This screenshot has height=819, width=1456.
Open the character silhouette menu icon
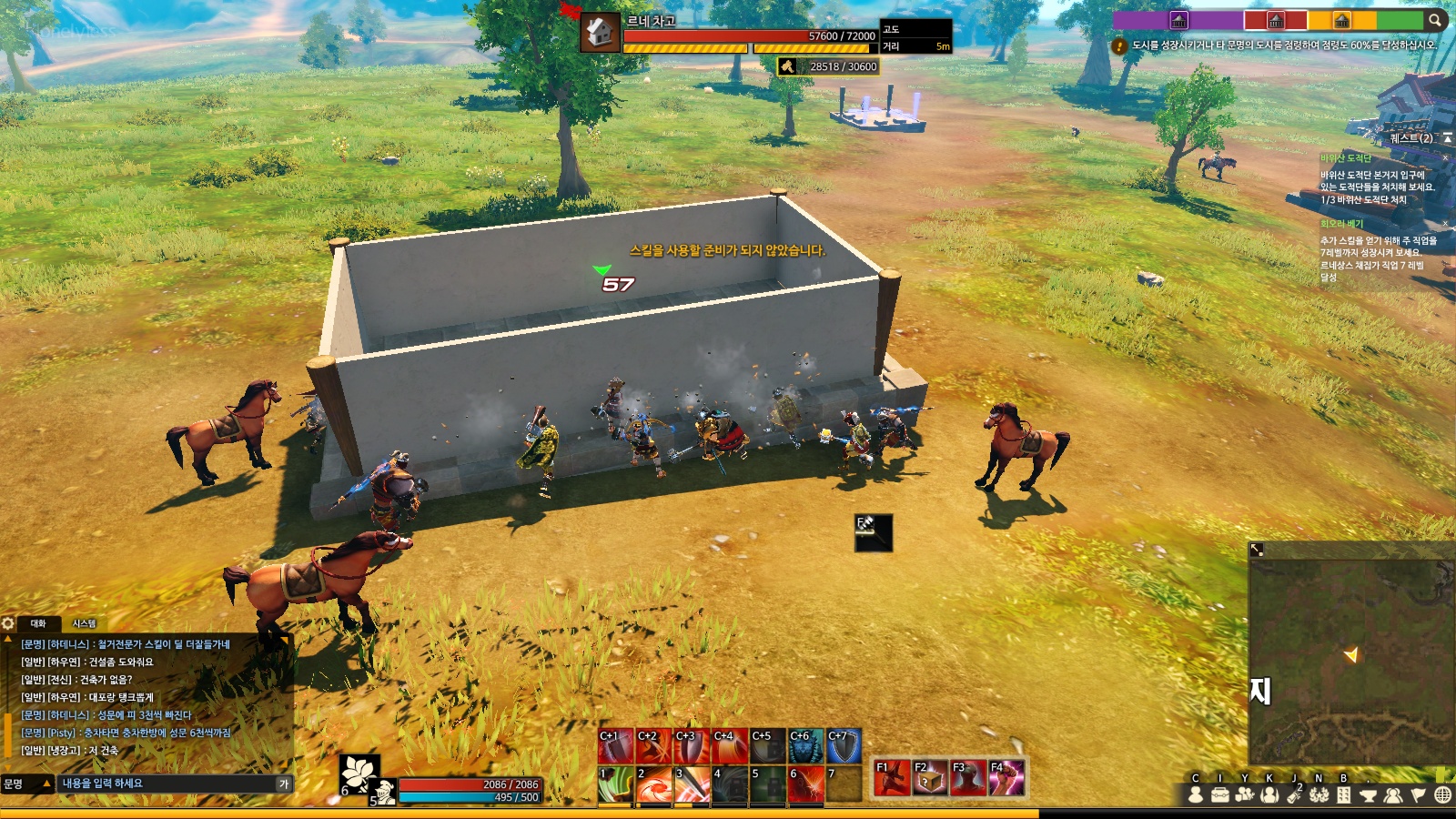(x=1196, y=795)
